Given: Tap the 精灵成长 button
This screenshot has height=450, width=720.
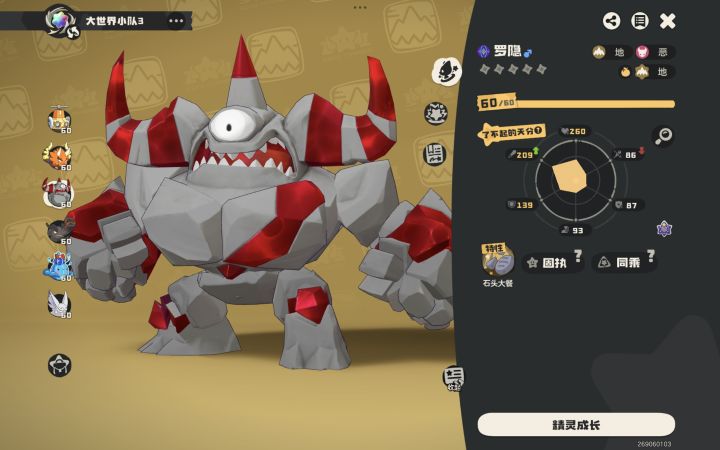Looking at the screenshot, I should (576, 425).
